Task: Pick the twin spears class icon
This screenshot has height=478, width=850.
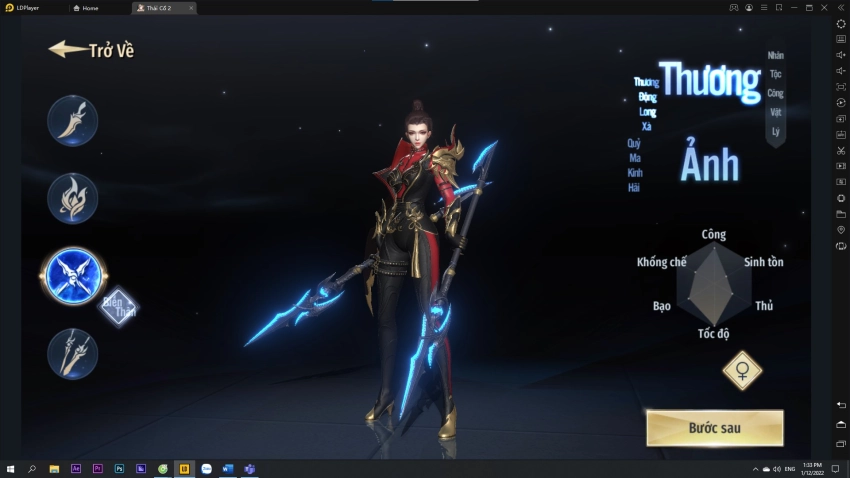Action: [x=72, y=353]
